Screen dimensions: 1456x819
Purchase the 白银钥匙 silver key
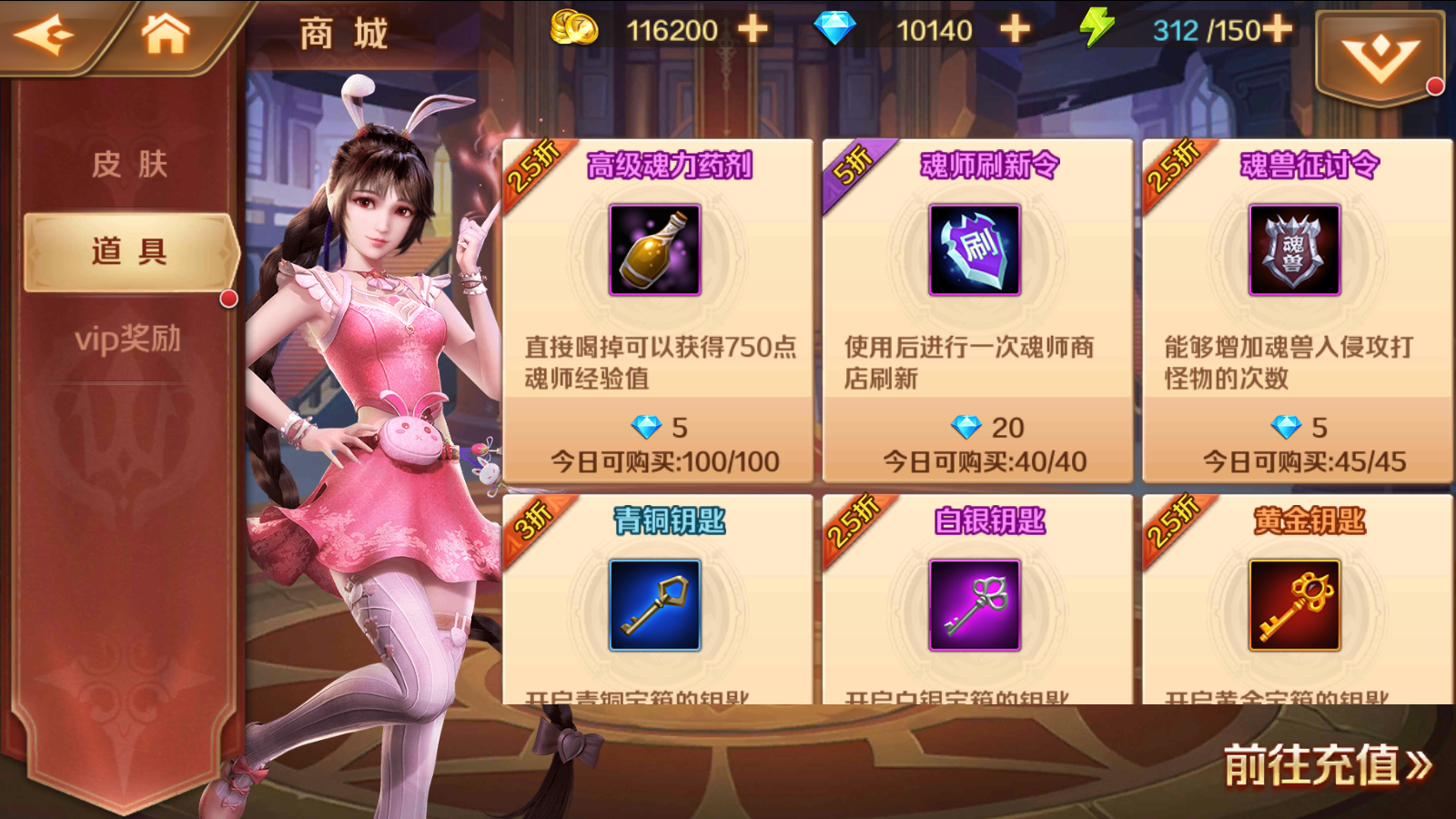977,601
